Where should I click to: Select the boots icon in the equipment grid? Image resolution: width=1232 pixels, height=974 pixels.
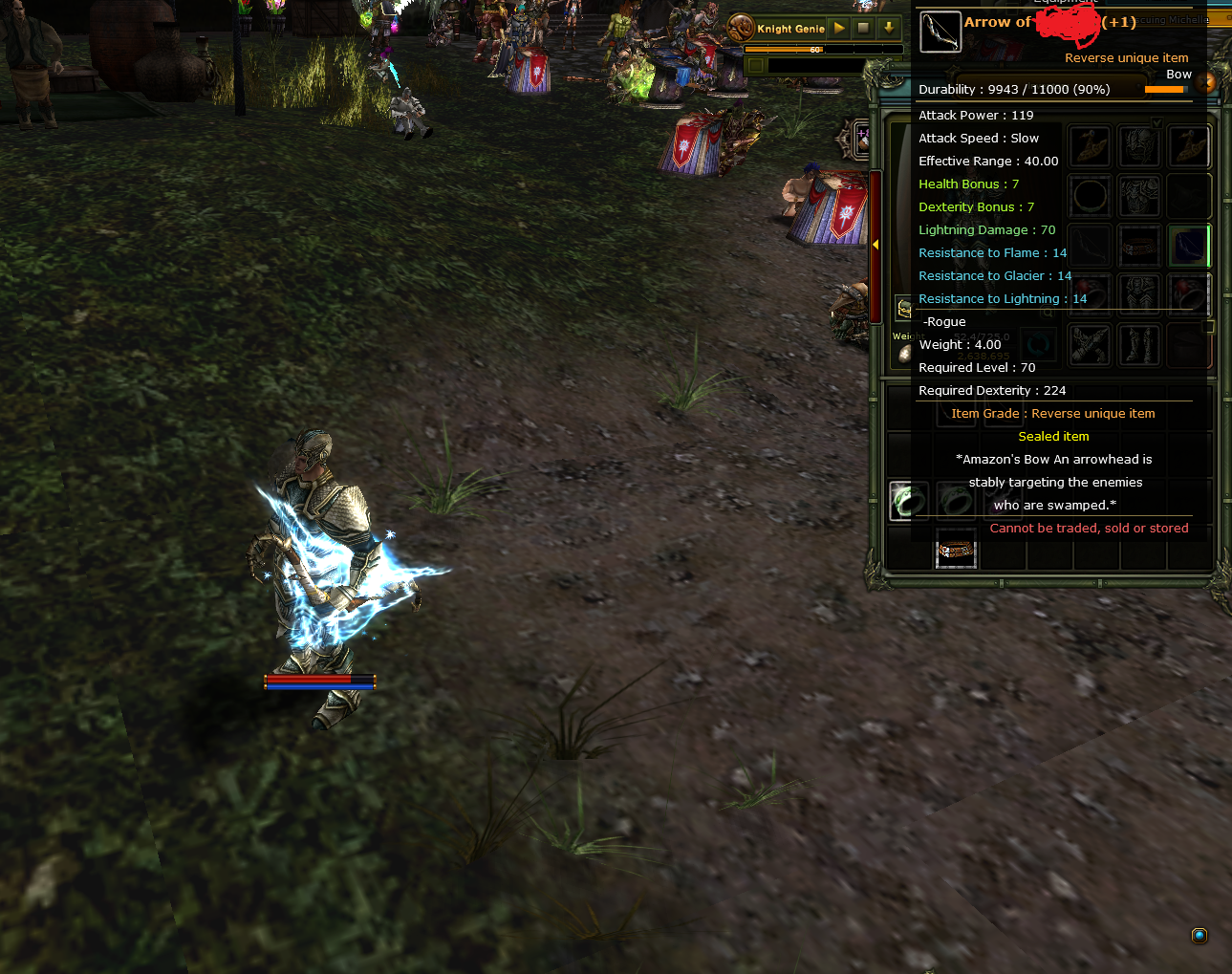click(x=1139, y=343)
